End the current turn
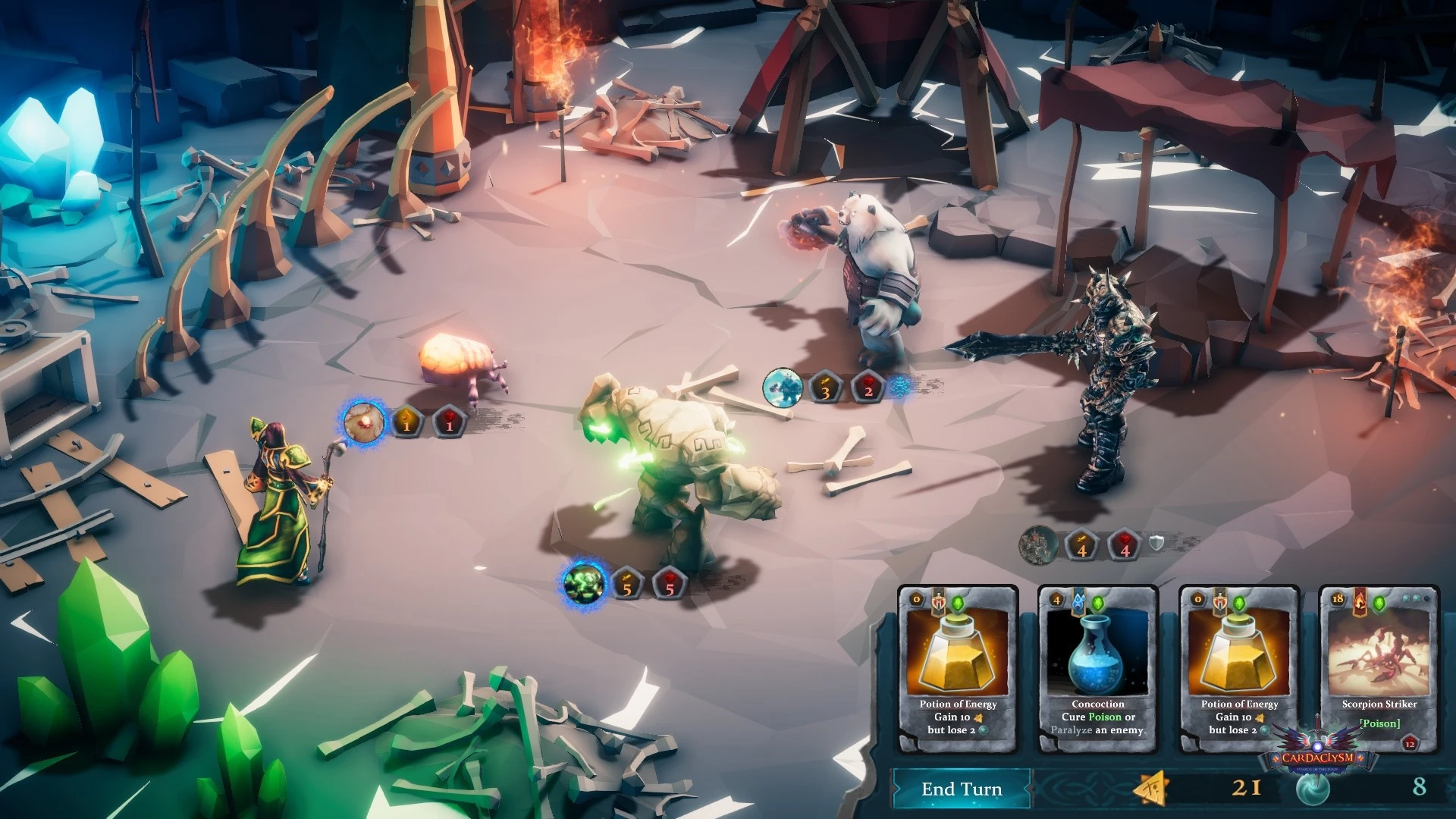This screenshot has height=819, width=1456. (962, 789)
